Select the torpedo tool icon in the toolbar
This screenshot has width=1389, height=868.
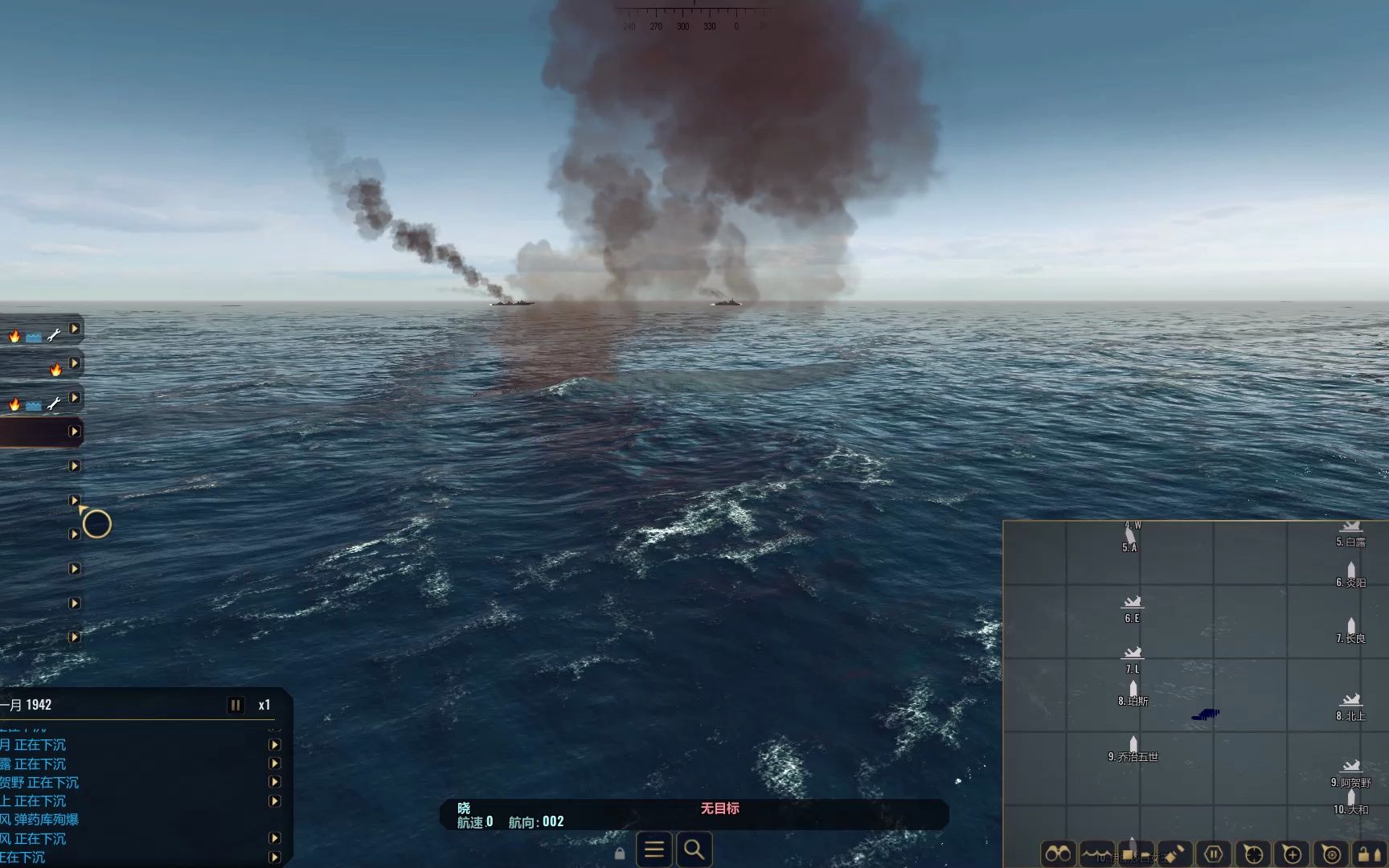(1175, 852)
